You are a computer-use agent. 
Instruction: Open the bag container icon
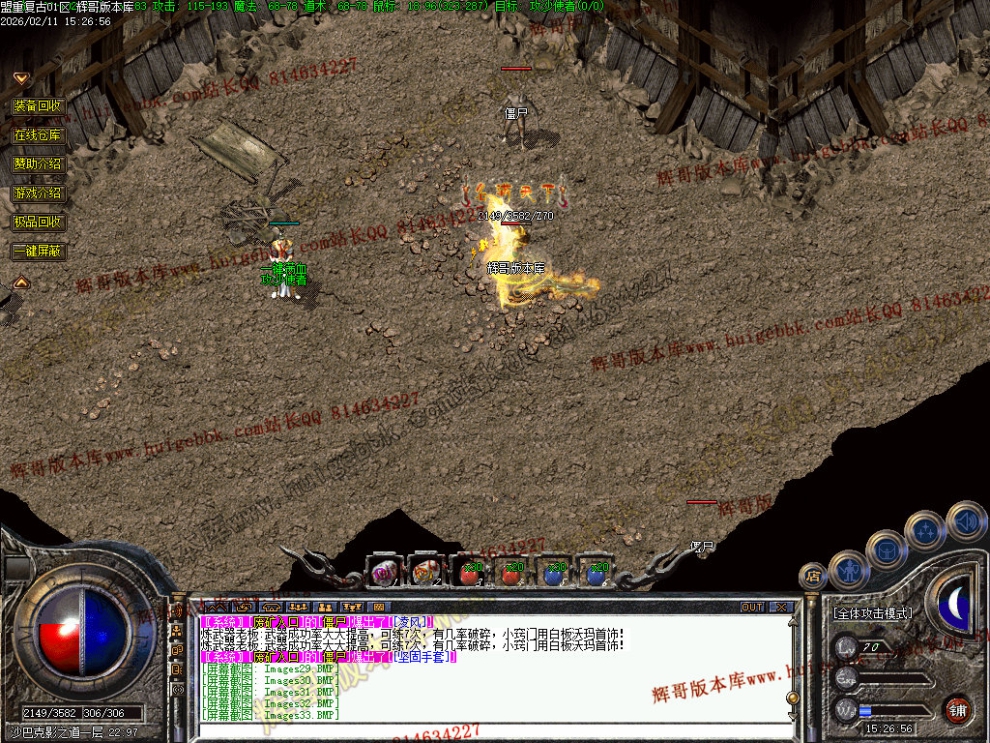click(x=886, y=549)
